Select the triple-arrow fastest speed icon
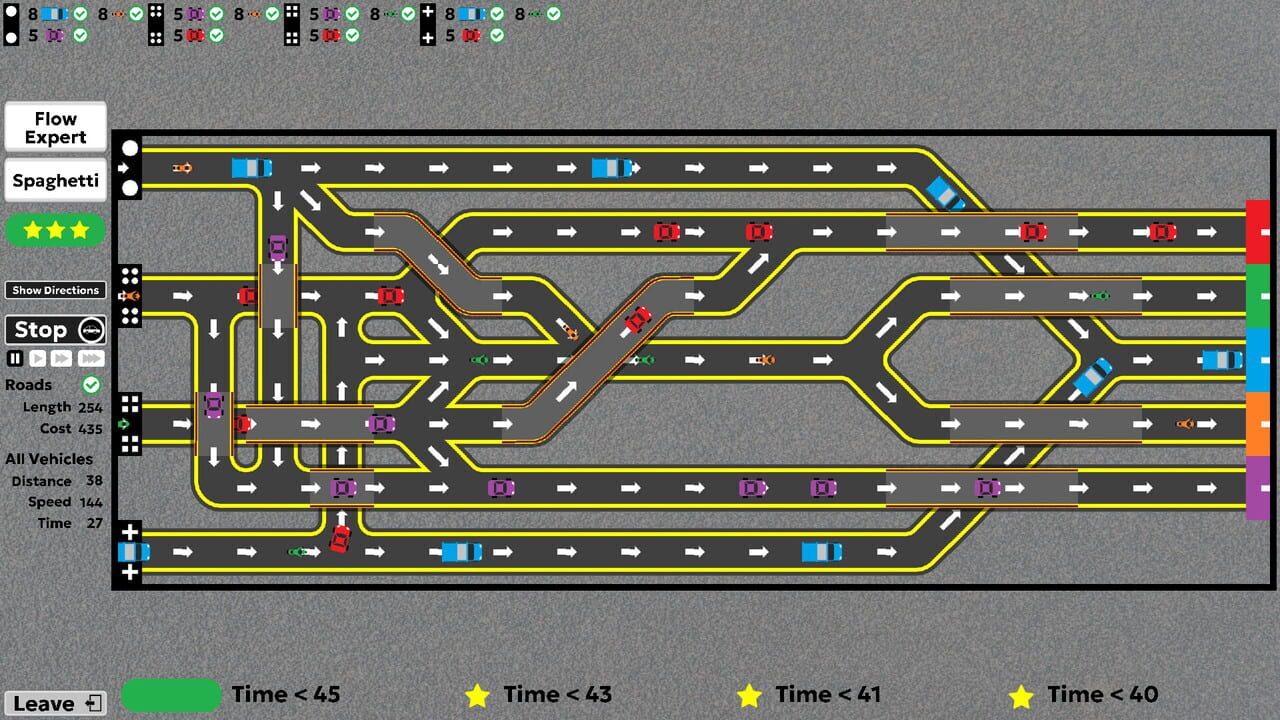1280x720 pixels. point(91,358)
